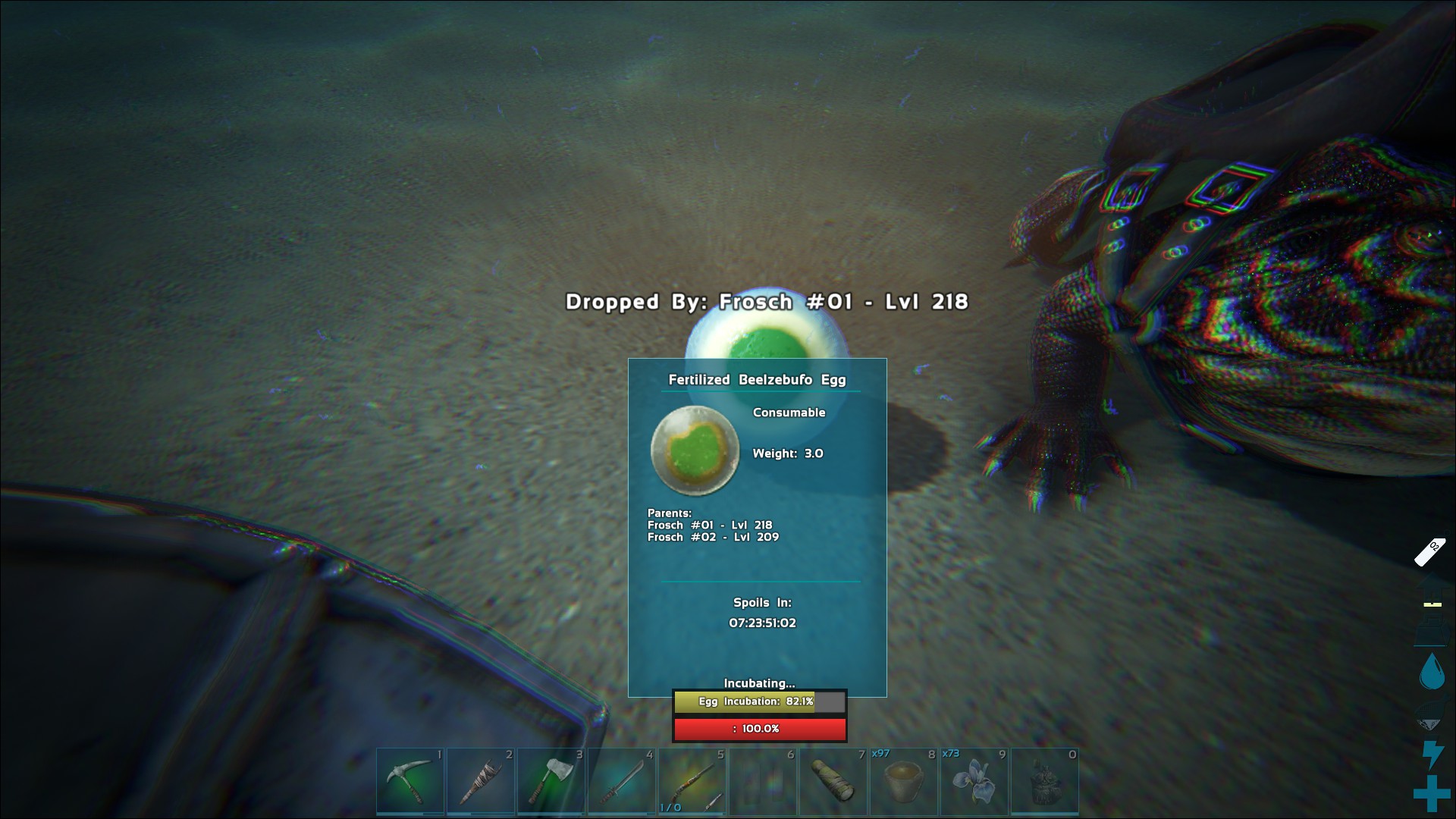Use the bowl stack marked x97
1456x819 pixels.
click(x=904, y=781)
